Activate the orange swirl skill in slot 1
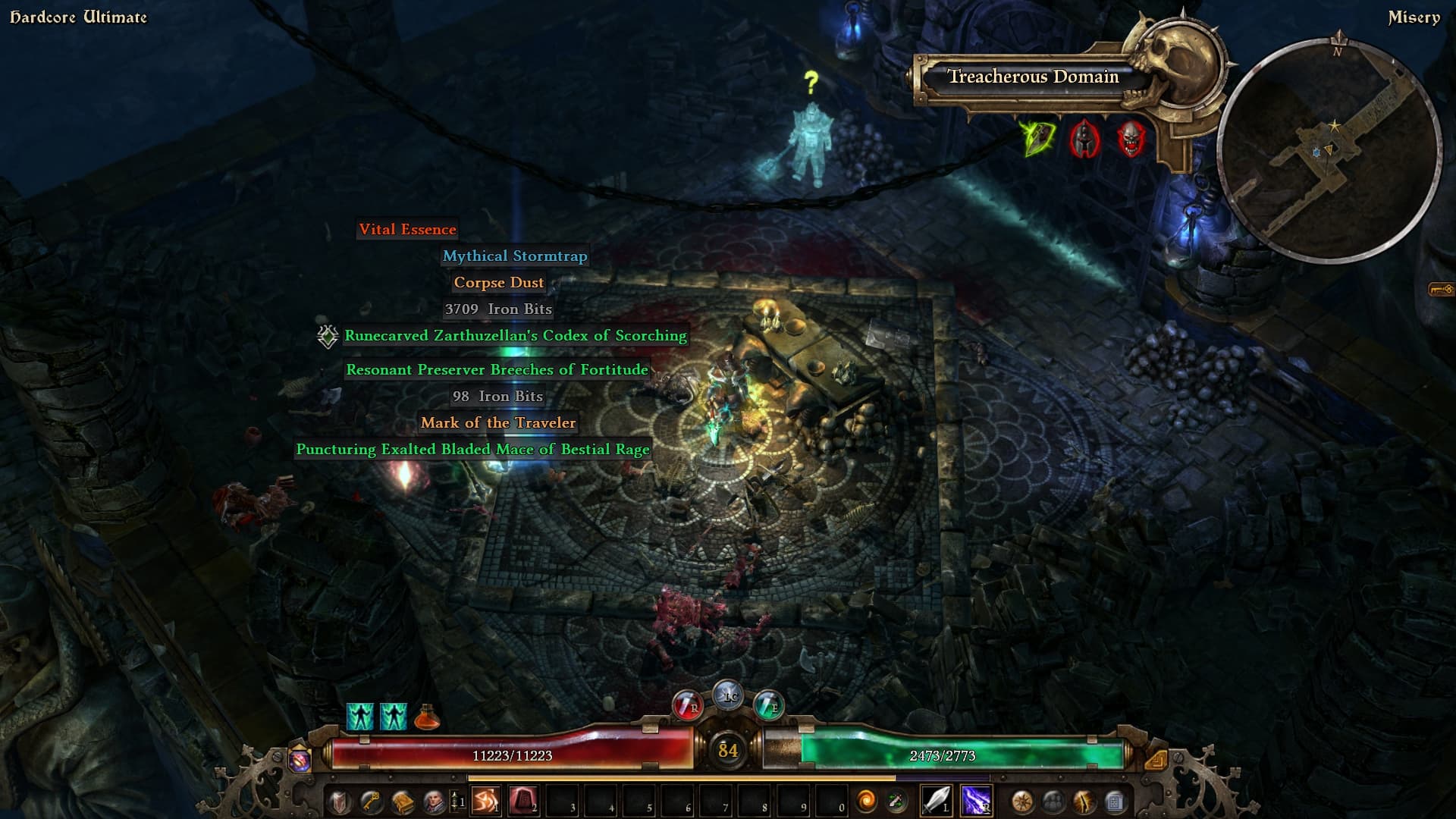The width and height of the screenshot is (1456, 819). tap(485, 801)
